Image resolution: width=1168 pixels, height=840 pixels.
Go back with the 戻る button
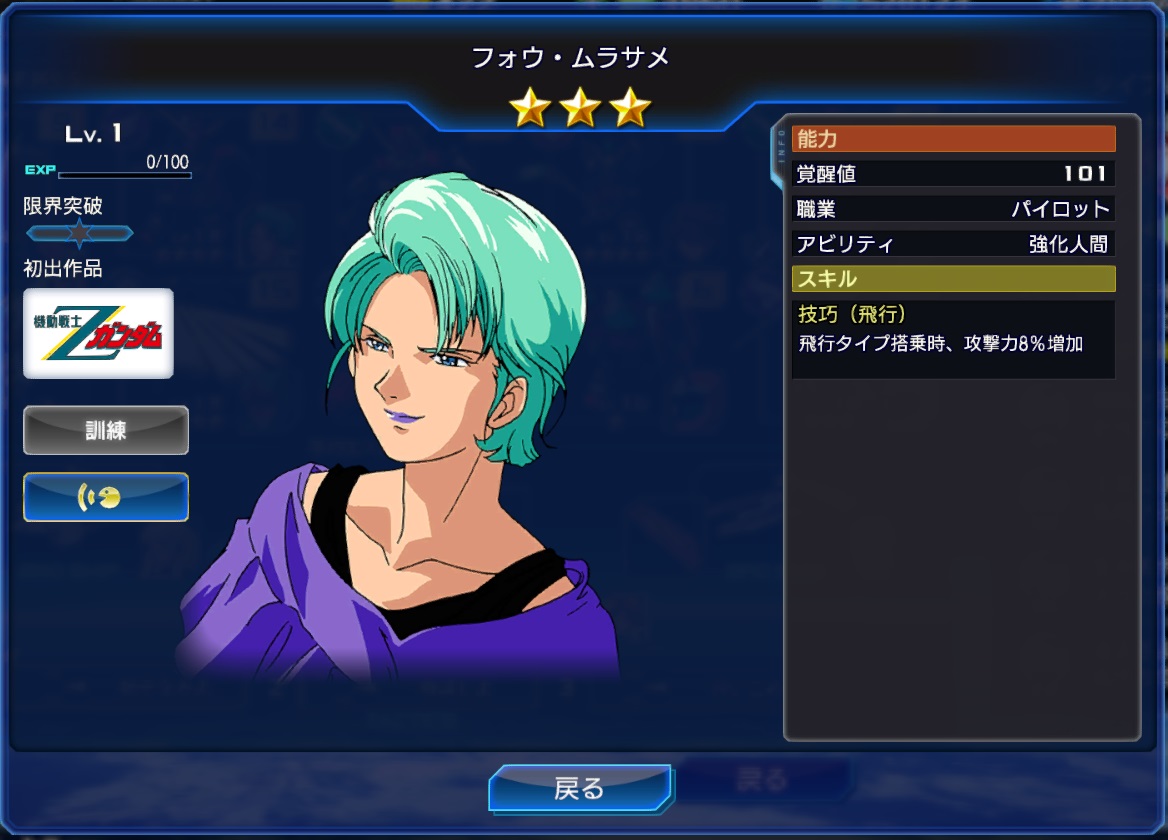[x=580, y=788]
